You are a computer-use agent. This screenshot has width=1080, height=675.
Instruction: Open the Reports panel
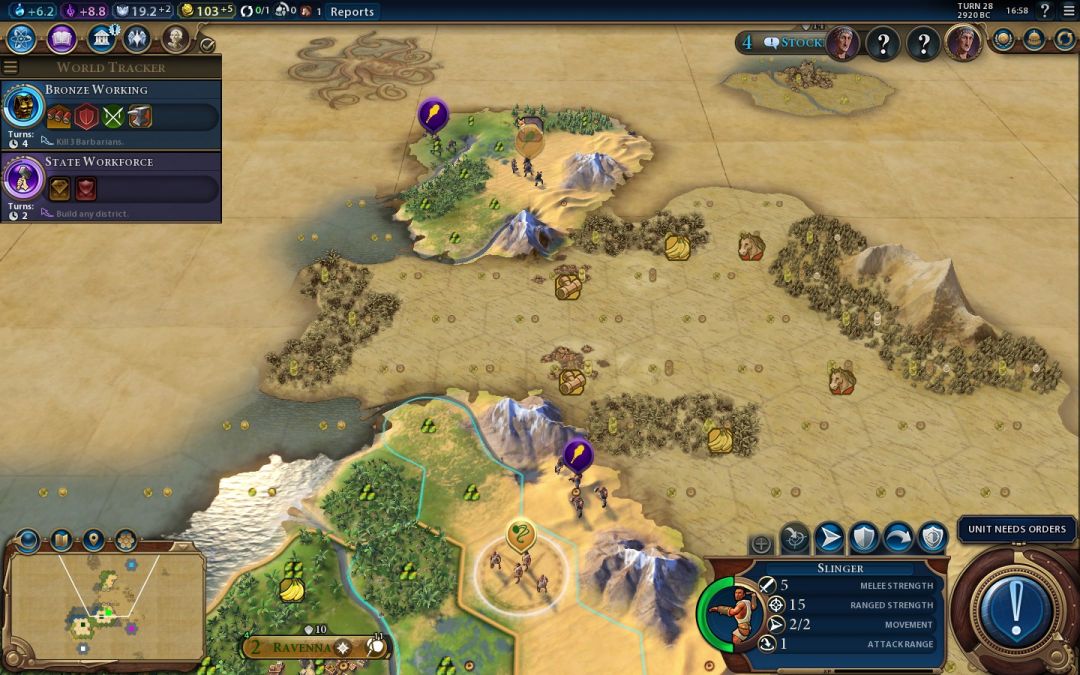pyautogui.click(x=352, y=12)
